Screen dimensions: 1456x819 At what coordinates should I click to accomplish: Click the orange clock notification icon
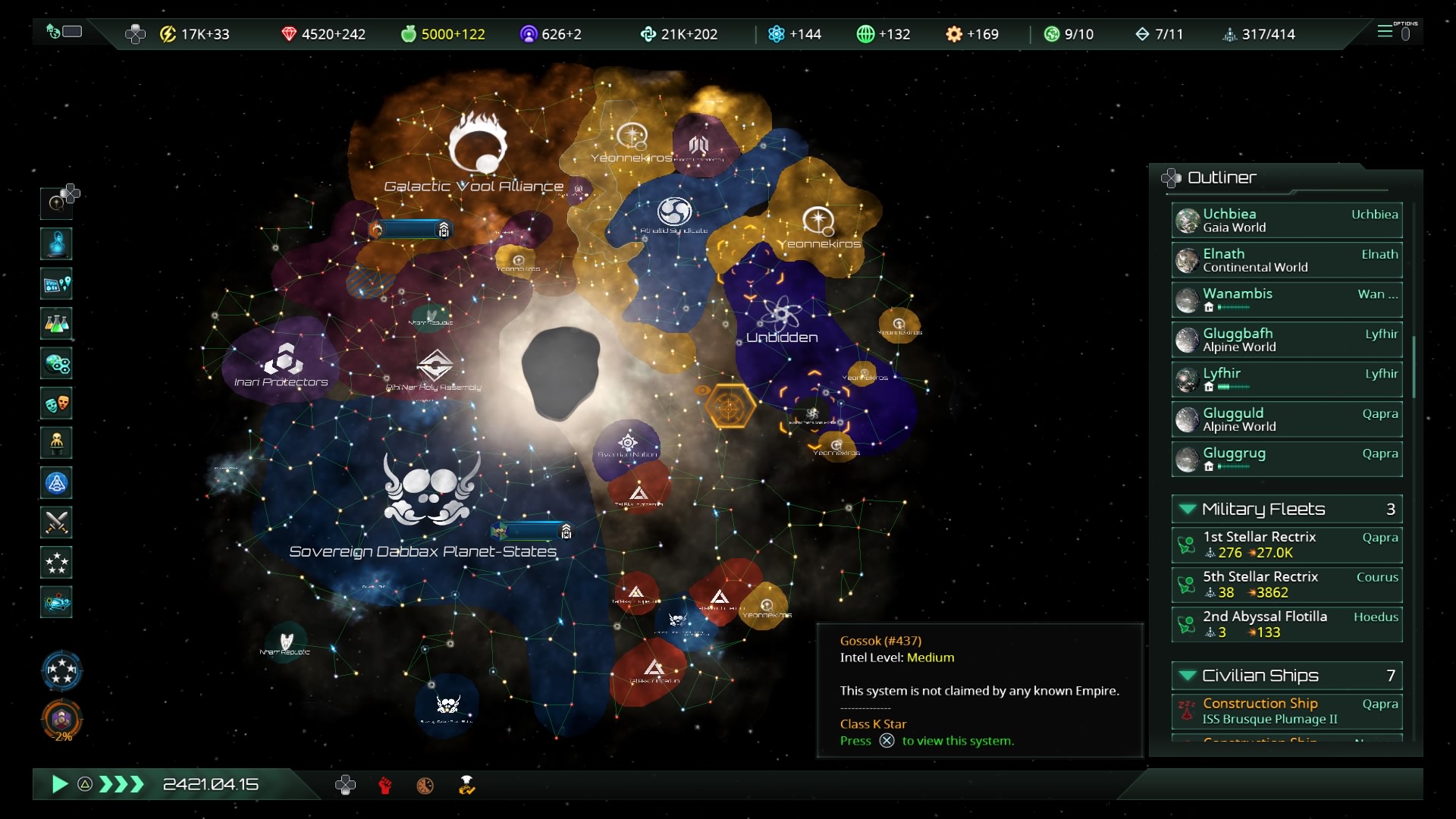[425, 786]
